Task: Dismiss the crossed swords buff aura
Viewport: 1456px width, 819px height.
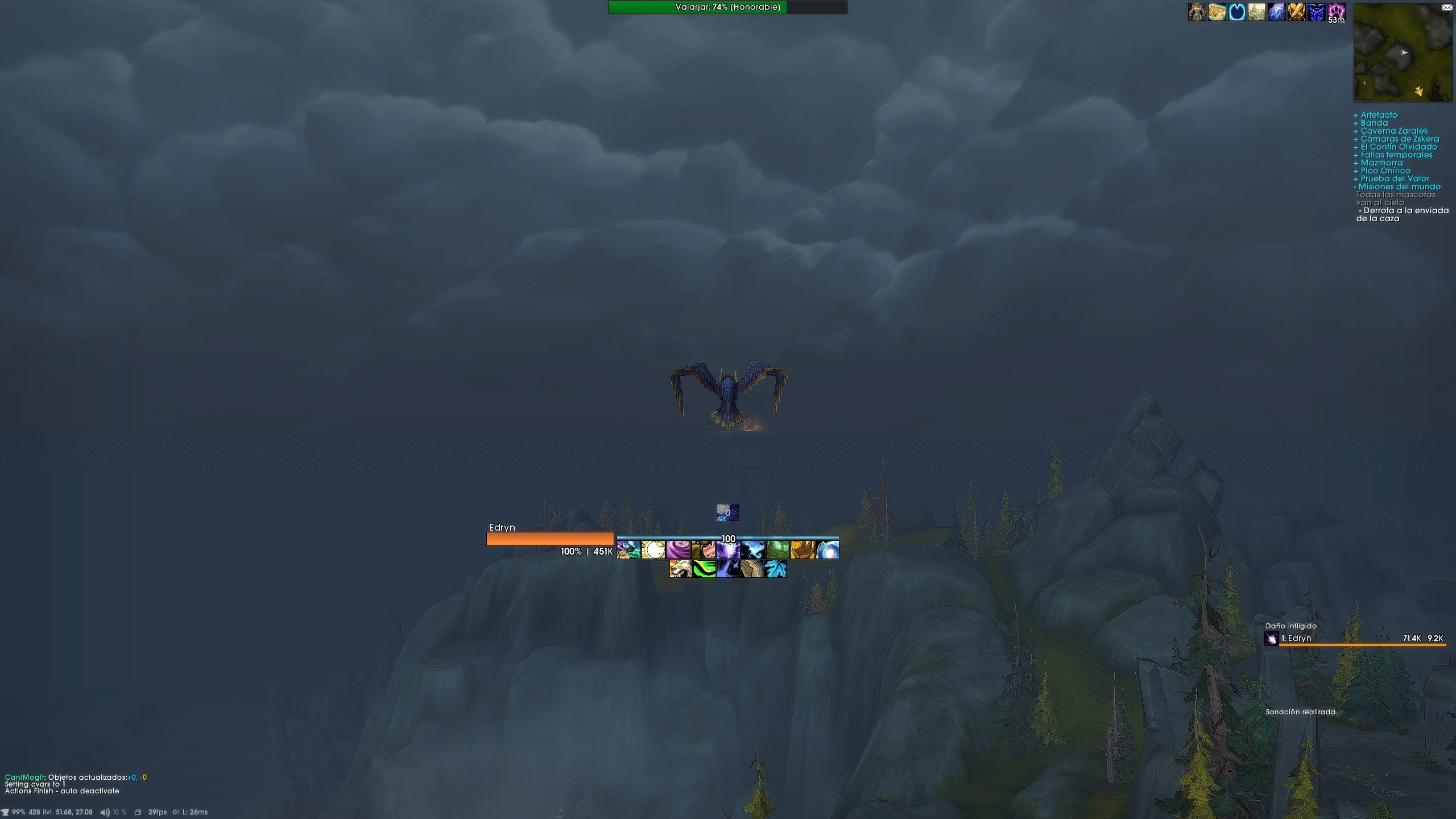Action: point(1297,13)
